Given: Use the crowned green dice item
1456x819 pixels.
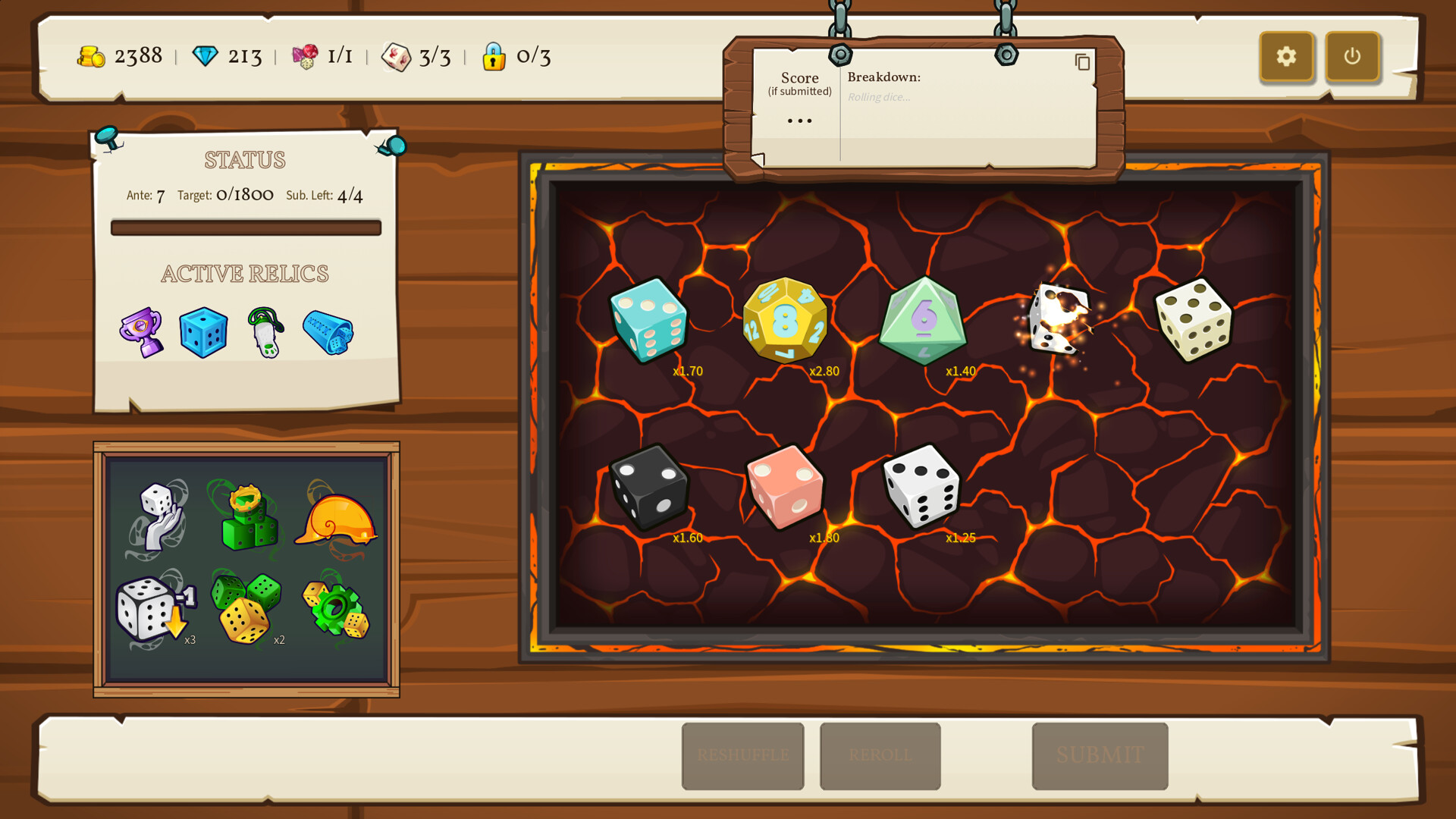Looking at the screenshot, I should (x=247, y=519).
